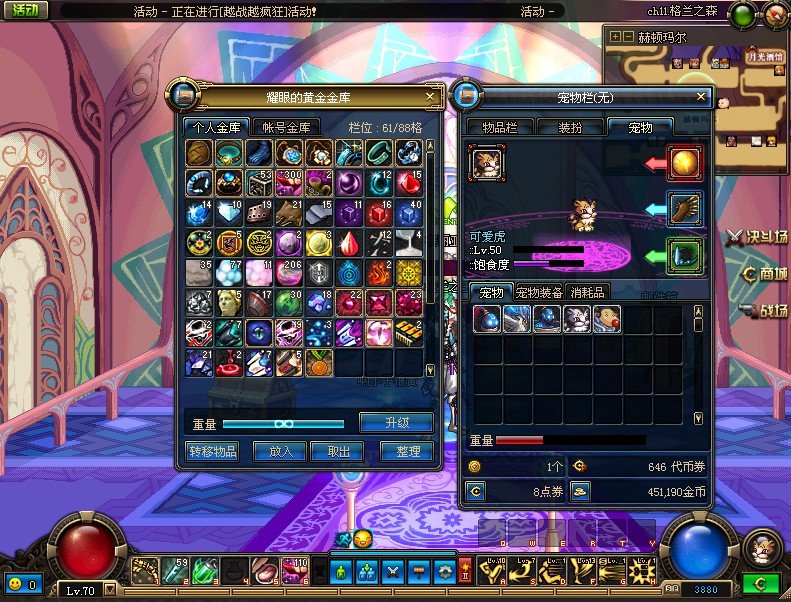Click the 转移物品 transfer items button
Image resolution: width=791 pixels, height=602 pixels.
pos(213,451)
